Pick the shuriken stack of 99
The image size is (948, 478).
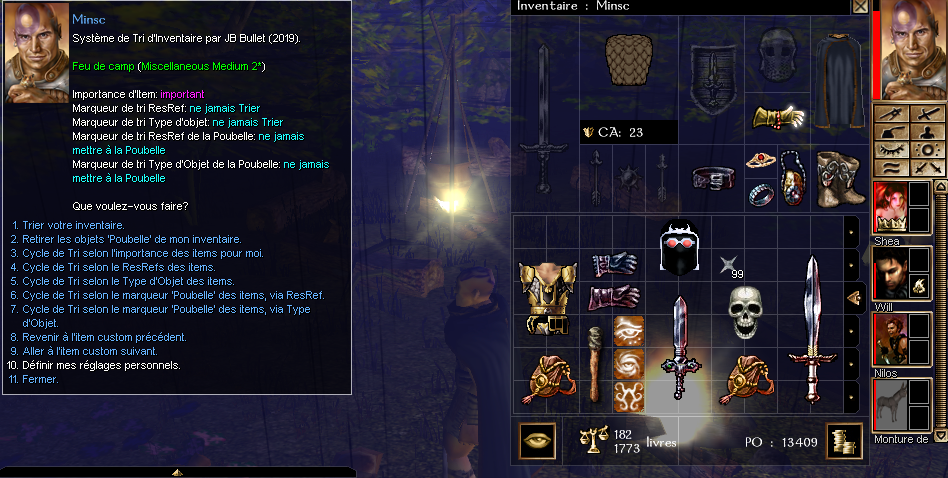point(728,265)
